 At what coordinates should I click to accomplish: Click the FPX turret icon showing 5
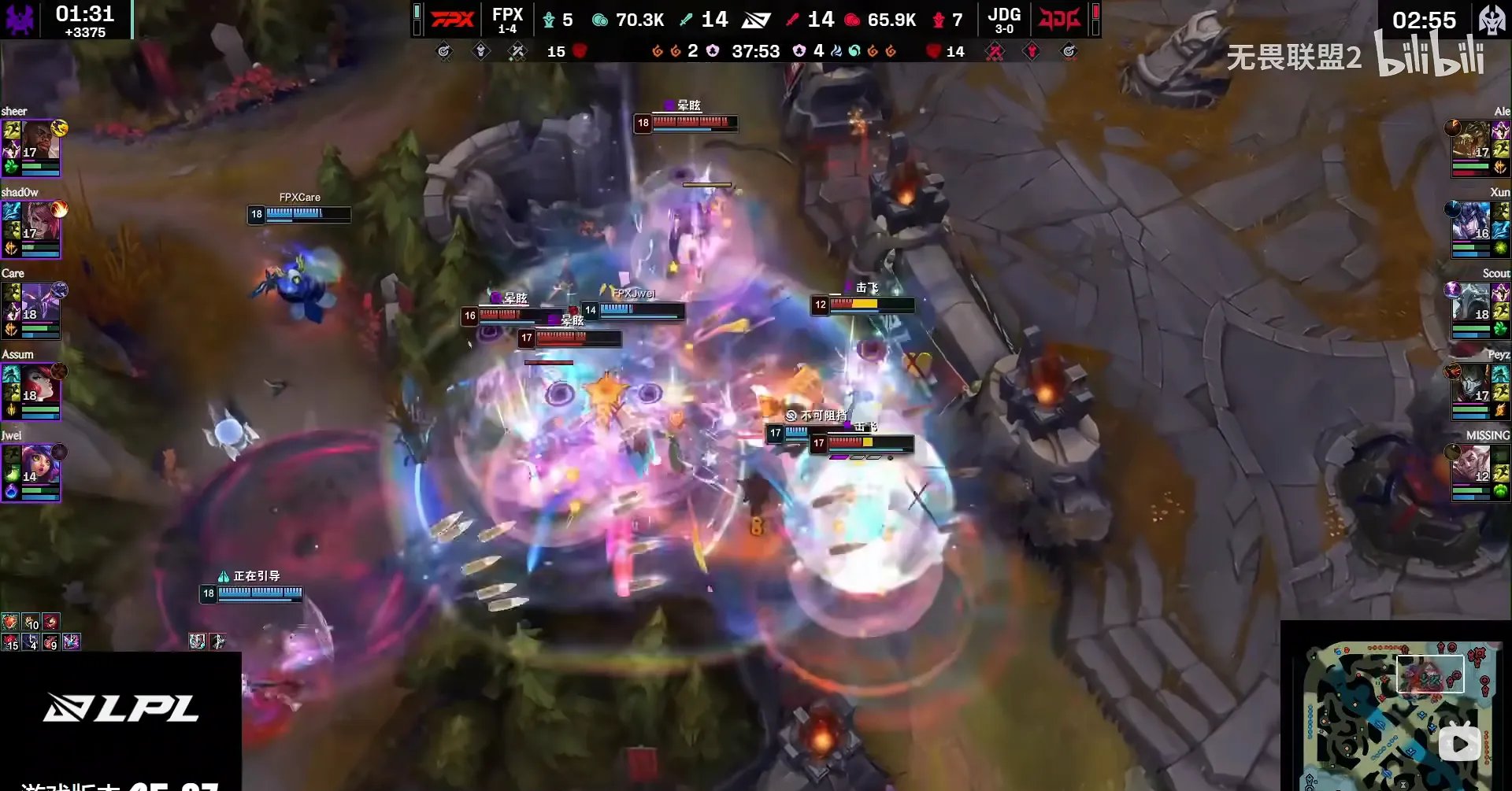(550, 19)
